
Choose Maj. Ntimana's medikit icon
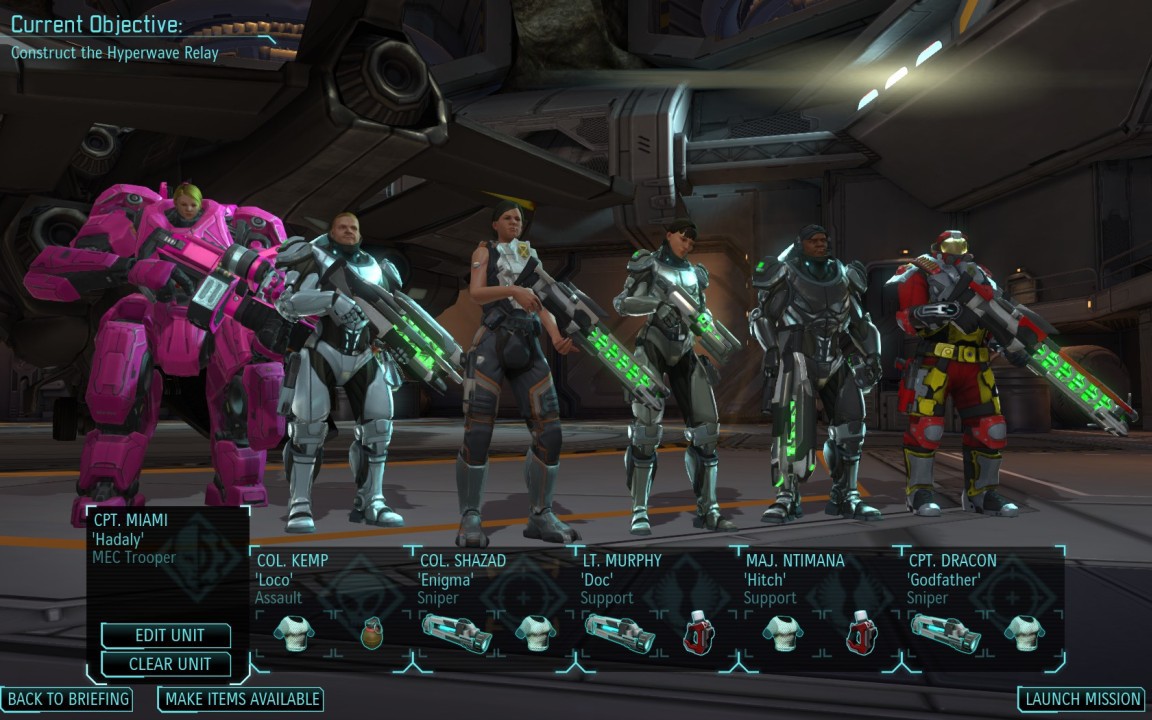(x=861, y=633)
